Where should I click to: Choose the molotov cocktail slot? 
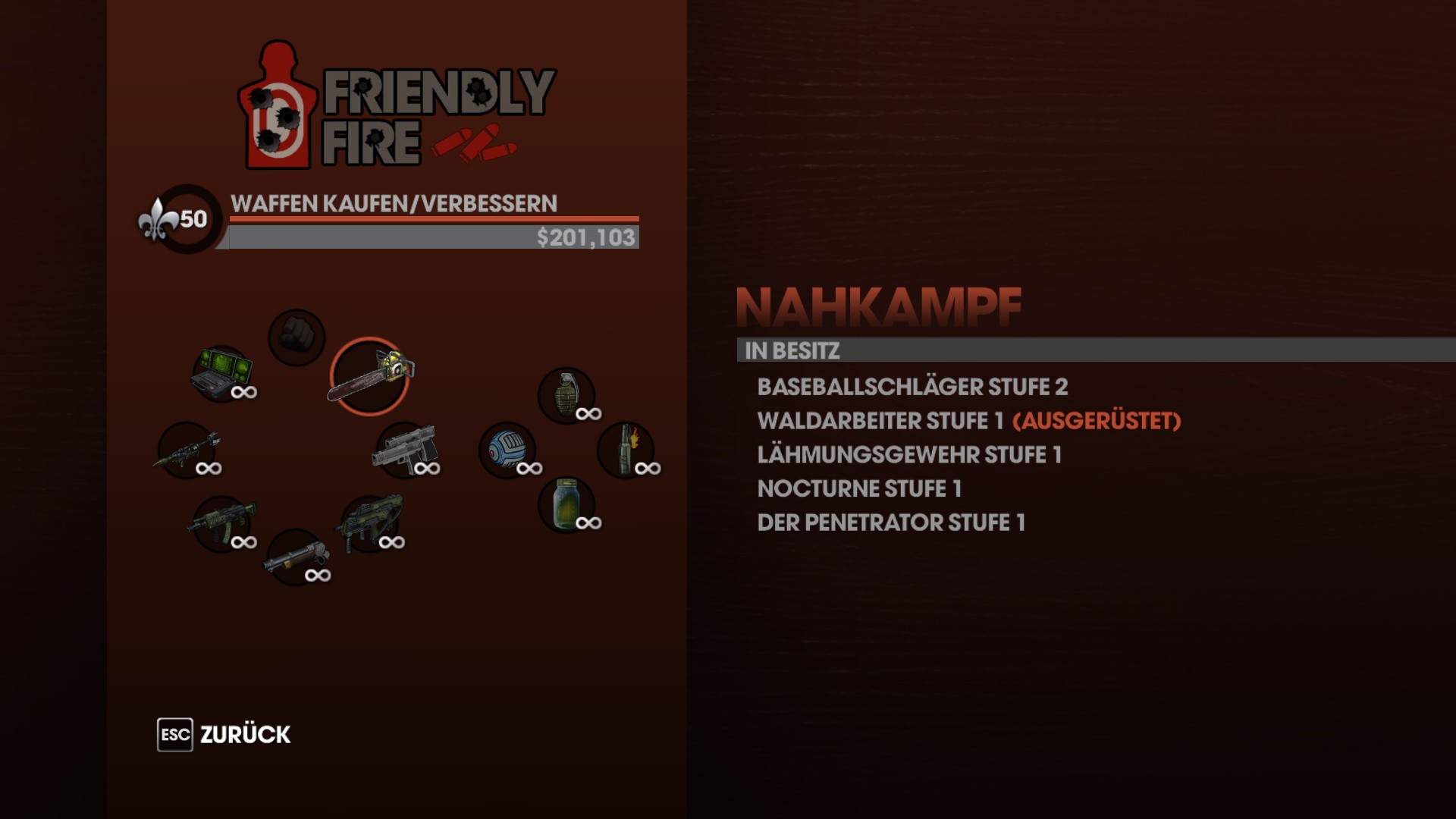(x=626, y=450)
